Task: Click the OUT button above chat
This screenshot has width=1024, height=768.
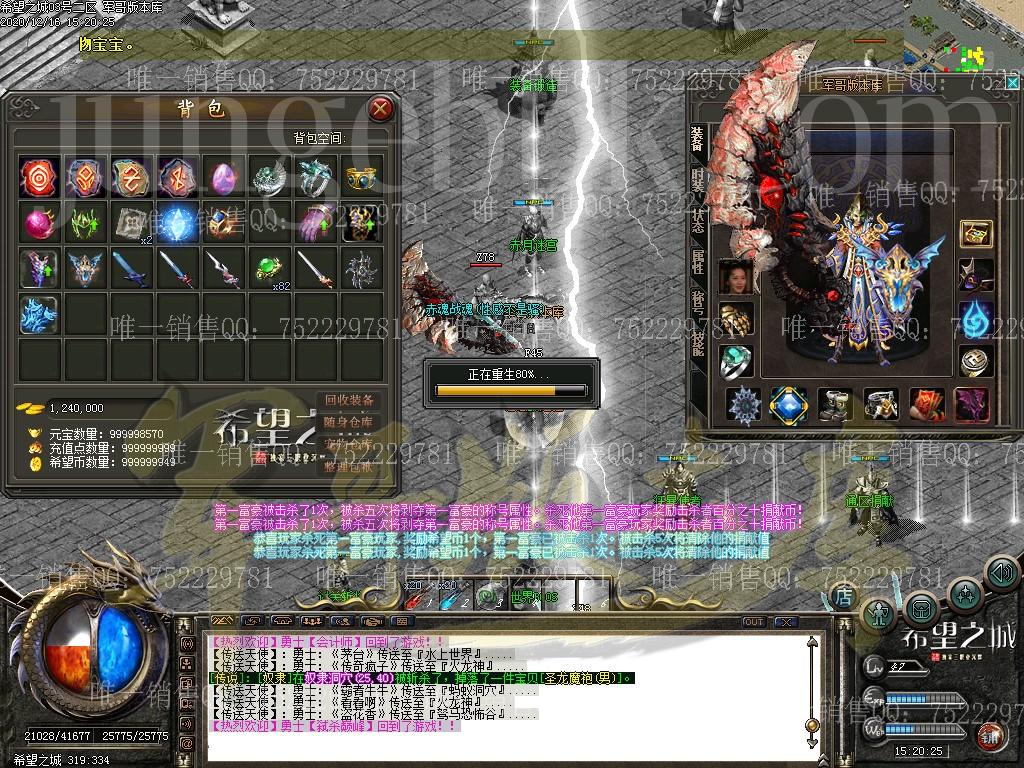Action: [x=754, y=622]
